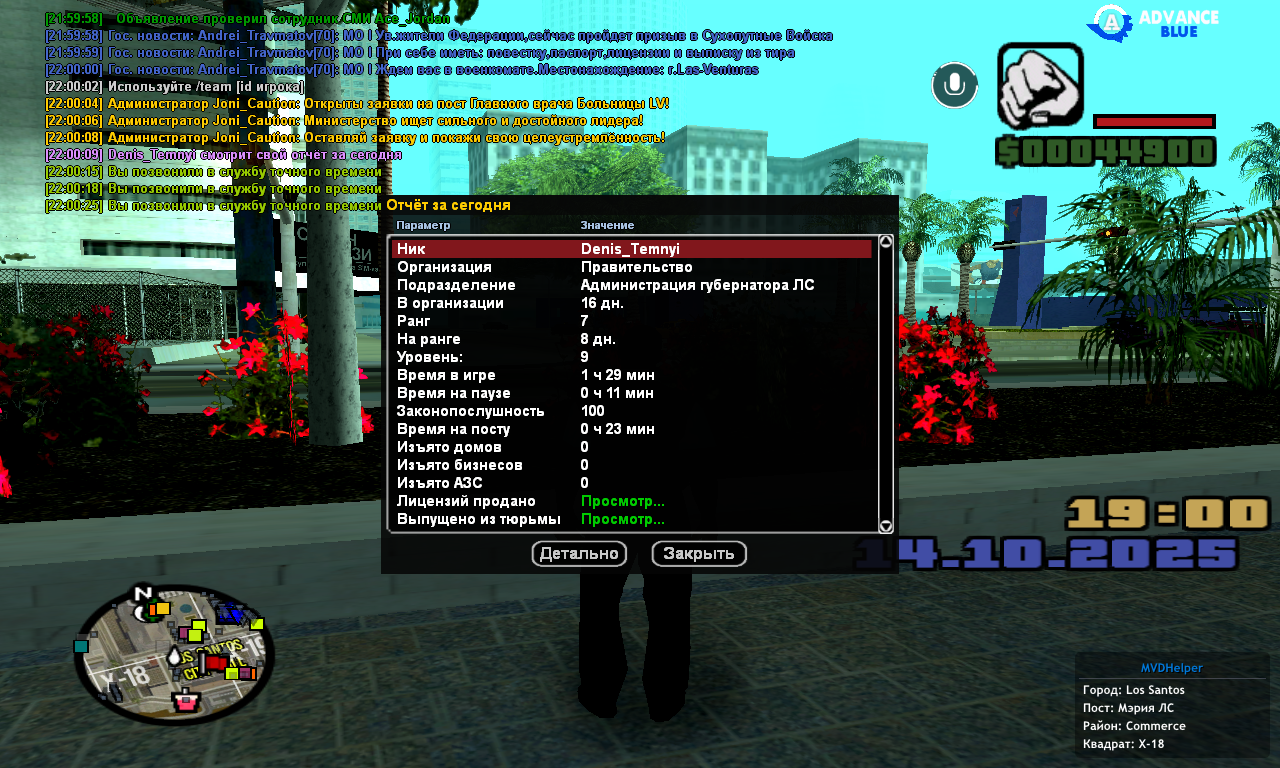This screenshot has height=768, width=1280.
Task: Click the list's scroll-up arrow
Action: pos(885,241)
